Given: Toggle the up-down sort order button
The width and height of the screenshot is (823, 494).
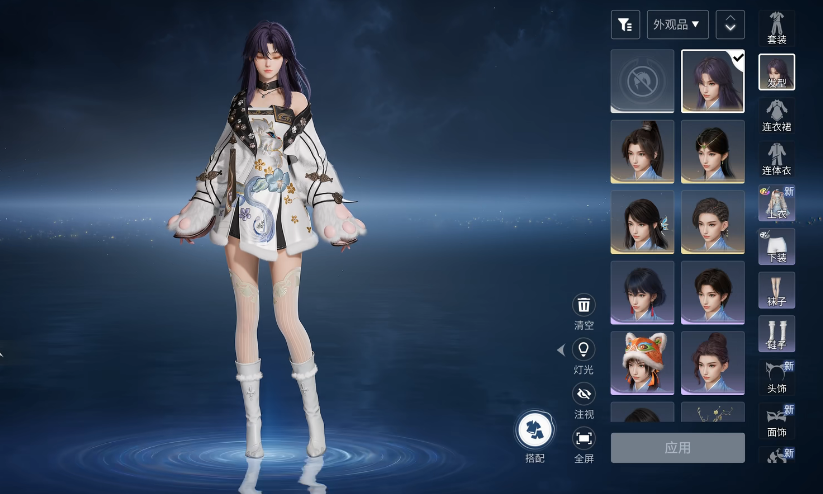Looking at the screenshot, I should 730,24.
